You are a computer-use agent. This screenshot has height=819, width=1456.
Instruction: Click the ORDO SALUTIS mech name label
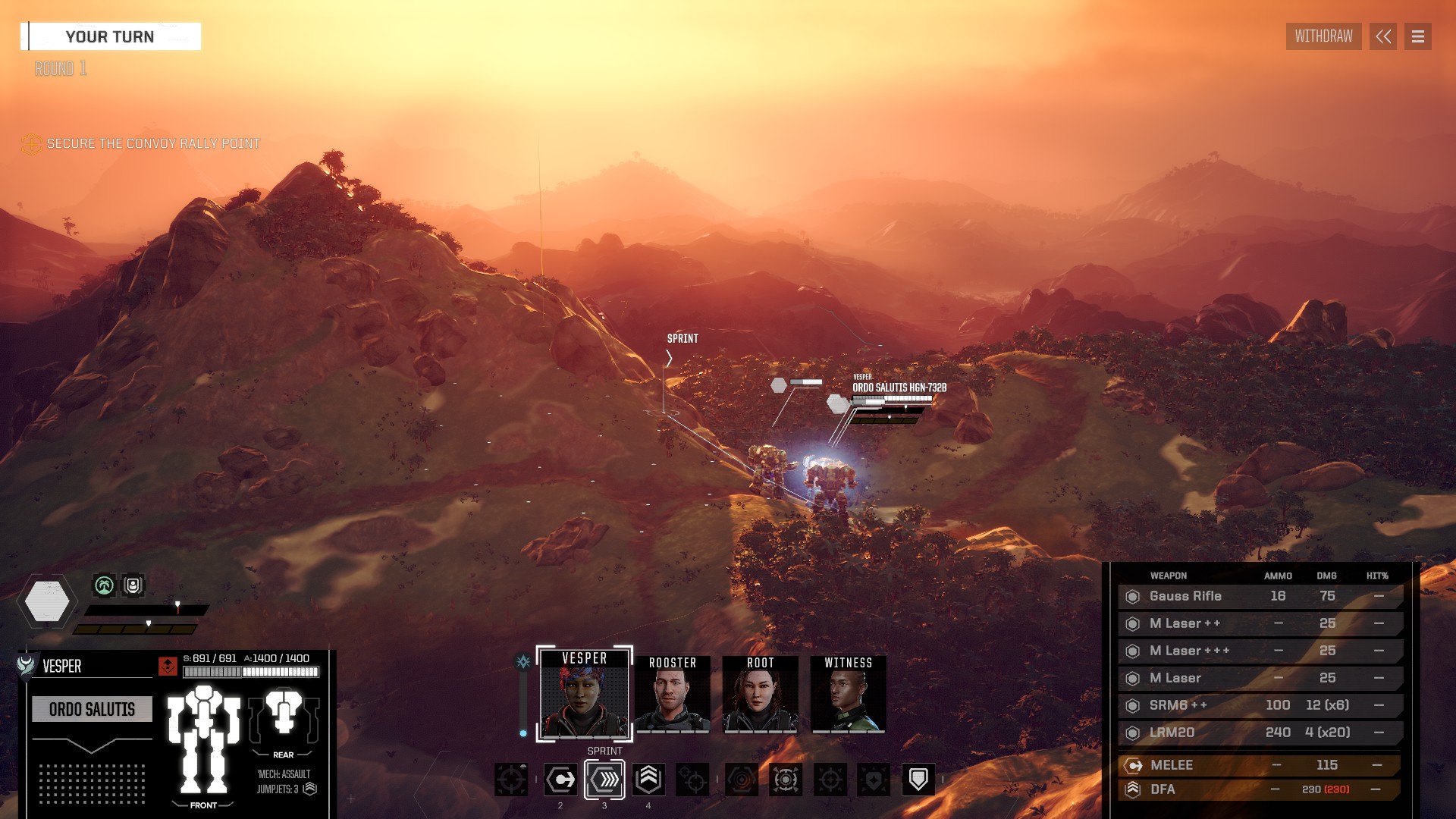pos(92,710)
